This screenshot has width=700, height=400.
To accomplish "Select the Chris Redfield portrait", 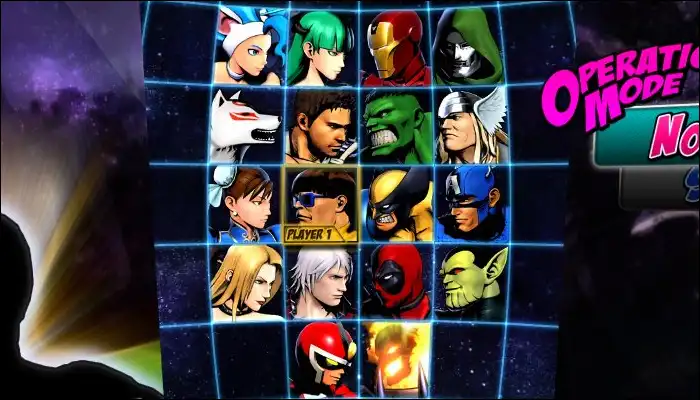I will point(321,126).
